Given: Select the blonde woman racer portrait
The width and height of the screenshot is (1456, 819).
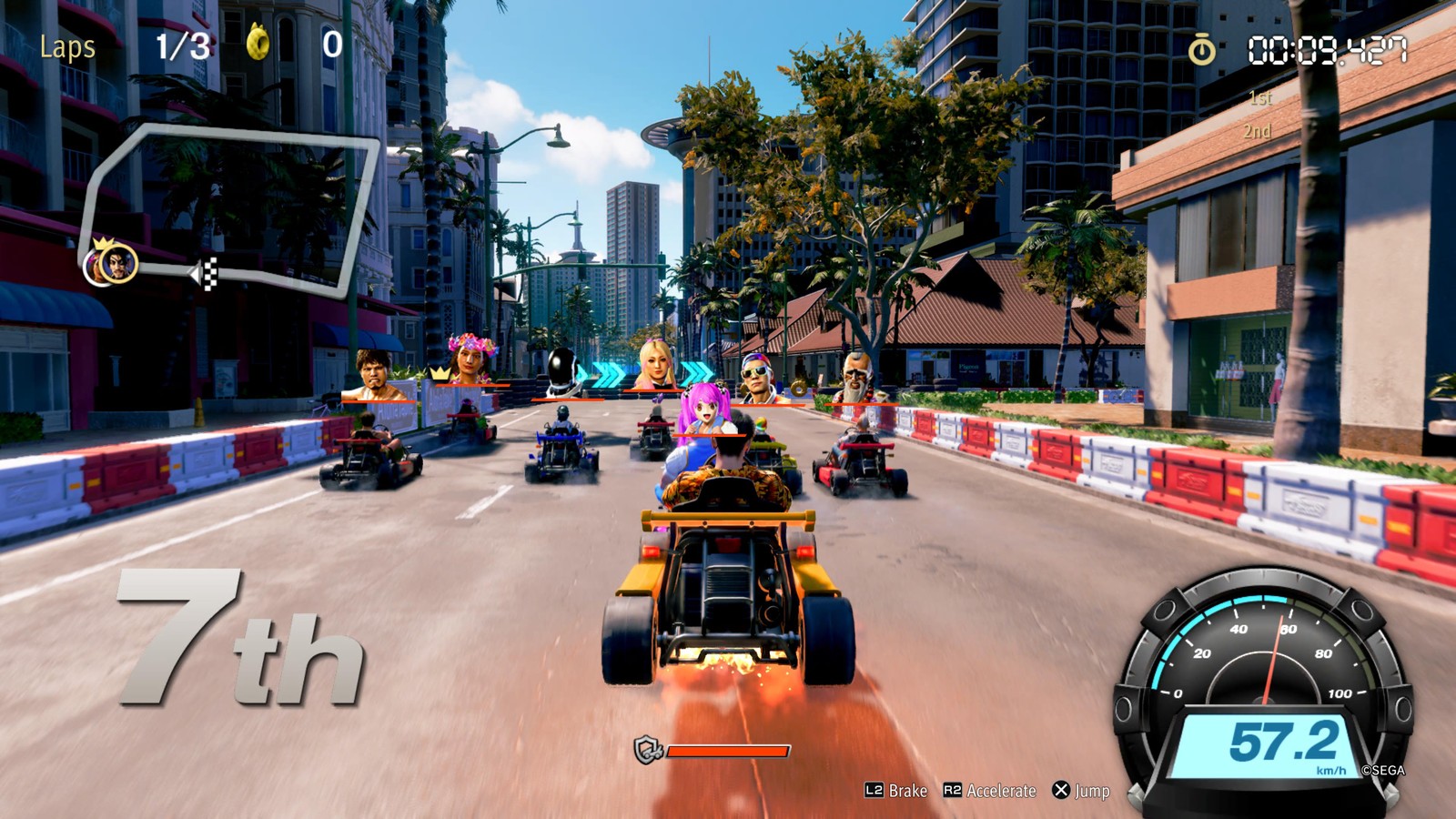Looking at the screenshot, I should pyautogui.click(x=655, y=364).
